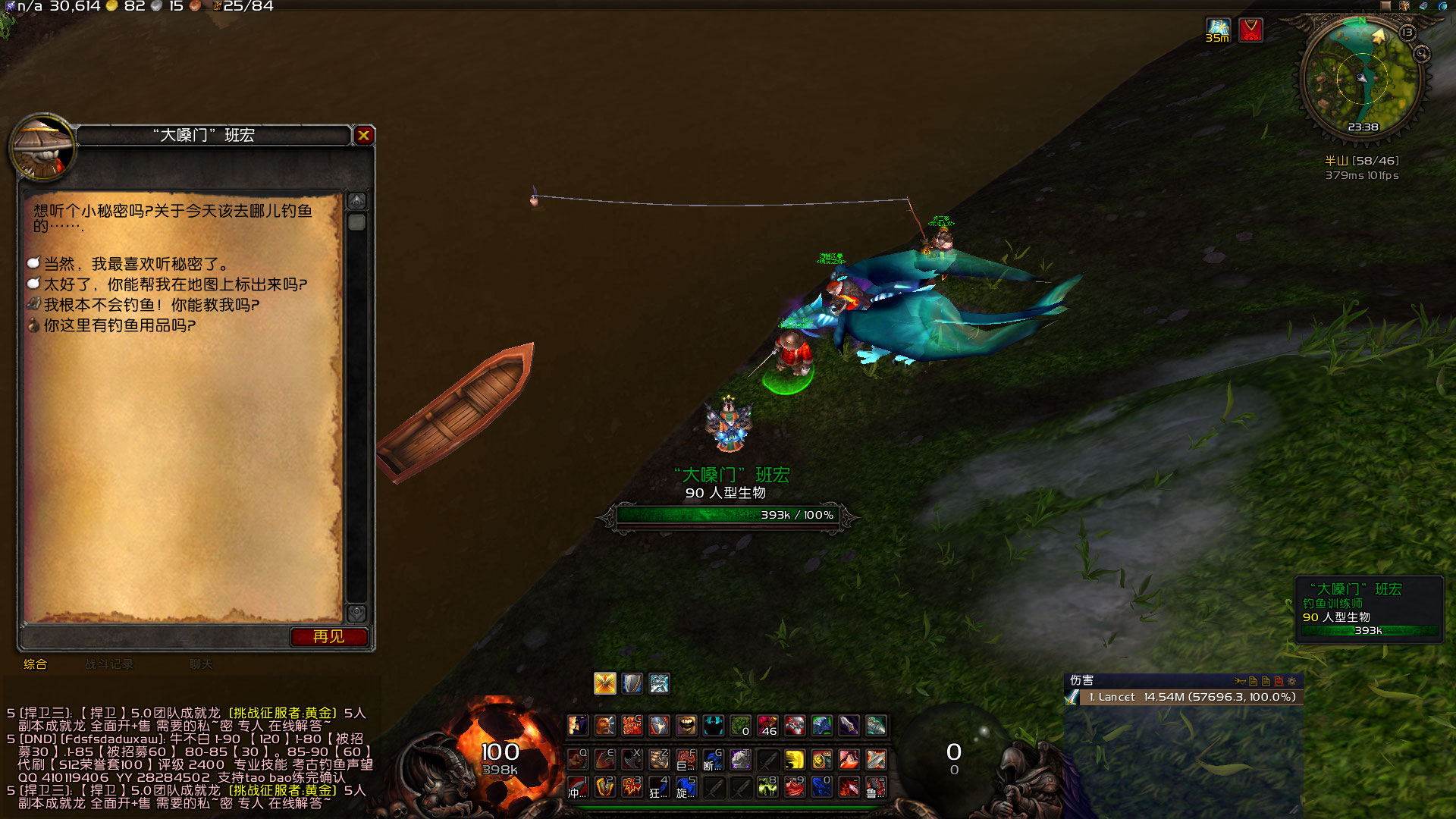Switch to the shield defensive stance
The width and height of the screenshot is (1456, 819).
[x=632, y=683]
